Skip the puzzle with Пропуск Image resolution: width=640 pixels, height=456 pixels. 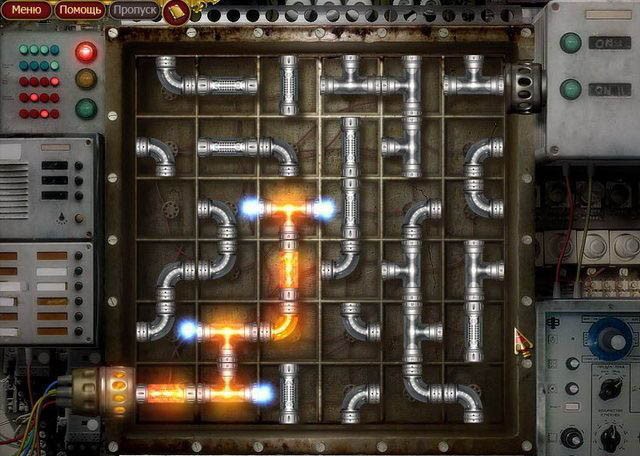132,12
